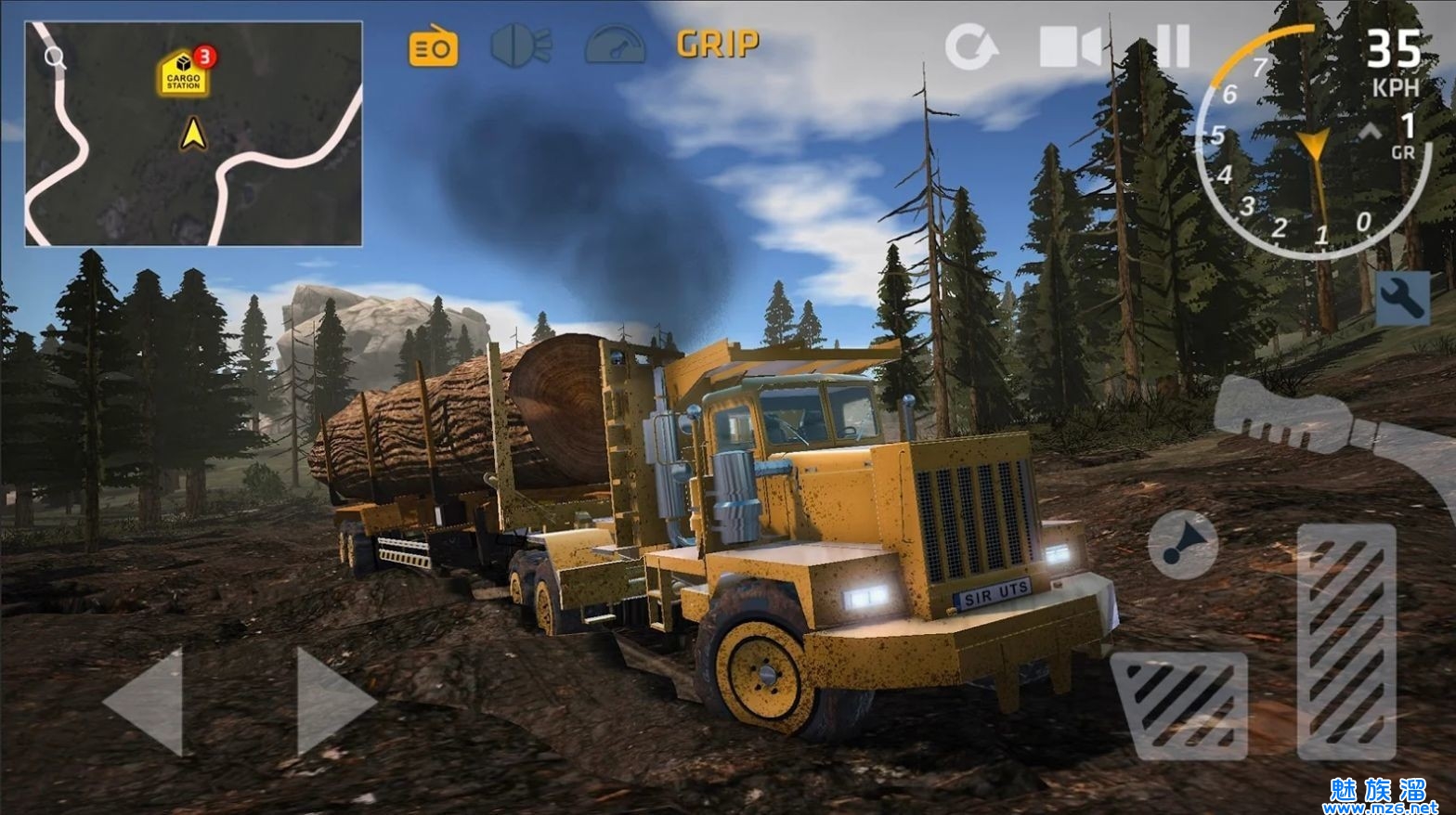Open the wrench repair button
Image resolution: width=1456 pixels, height=815 pixels.
click(1401, 298)
